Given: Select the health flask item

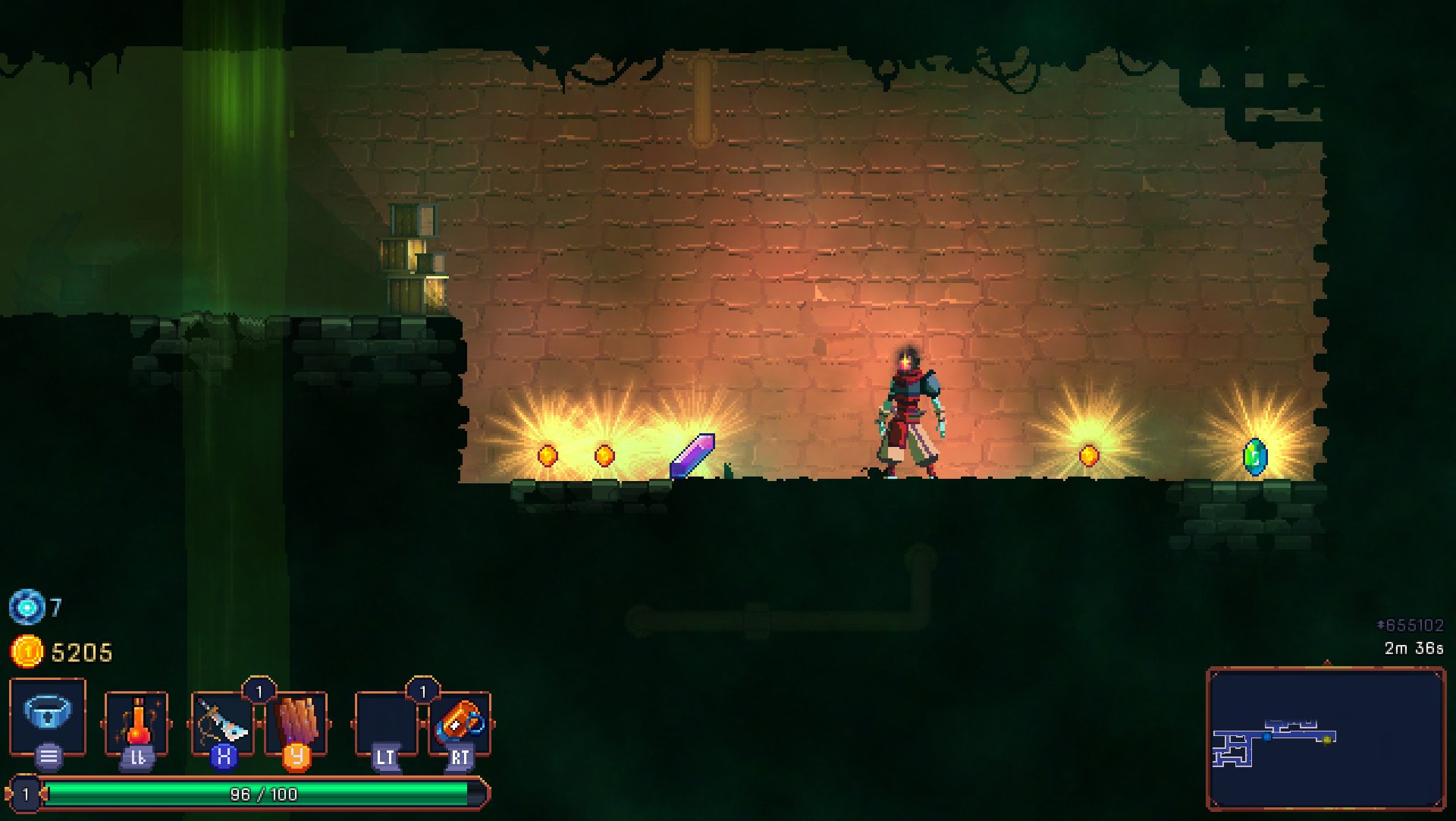Looking at the screenshot, I should coord(138,722).
